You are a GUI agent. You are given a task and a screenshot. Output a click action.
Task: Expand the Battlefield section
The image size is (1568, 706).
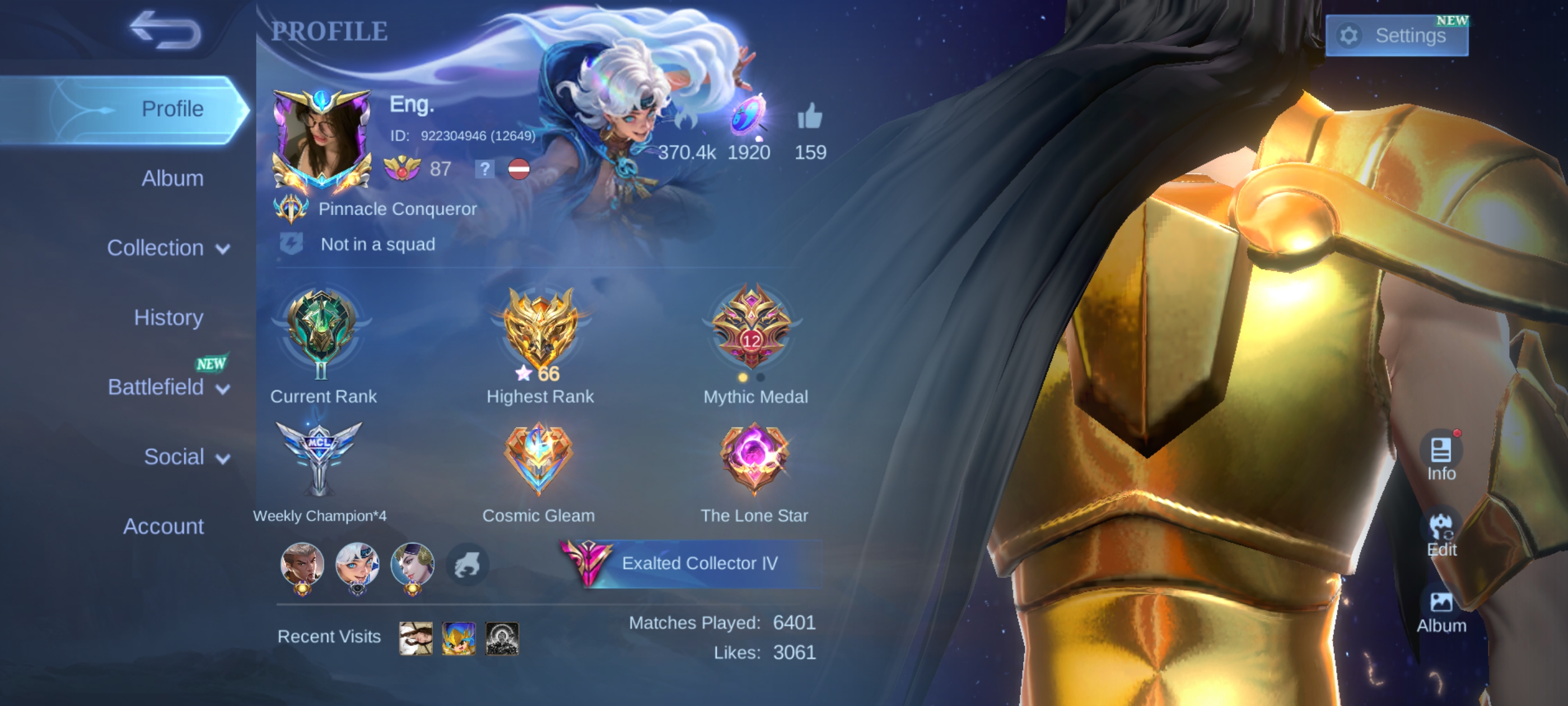168,387
